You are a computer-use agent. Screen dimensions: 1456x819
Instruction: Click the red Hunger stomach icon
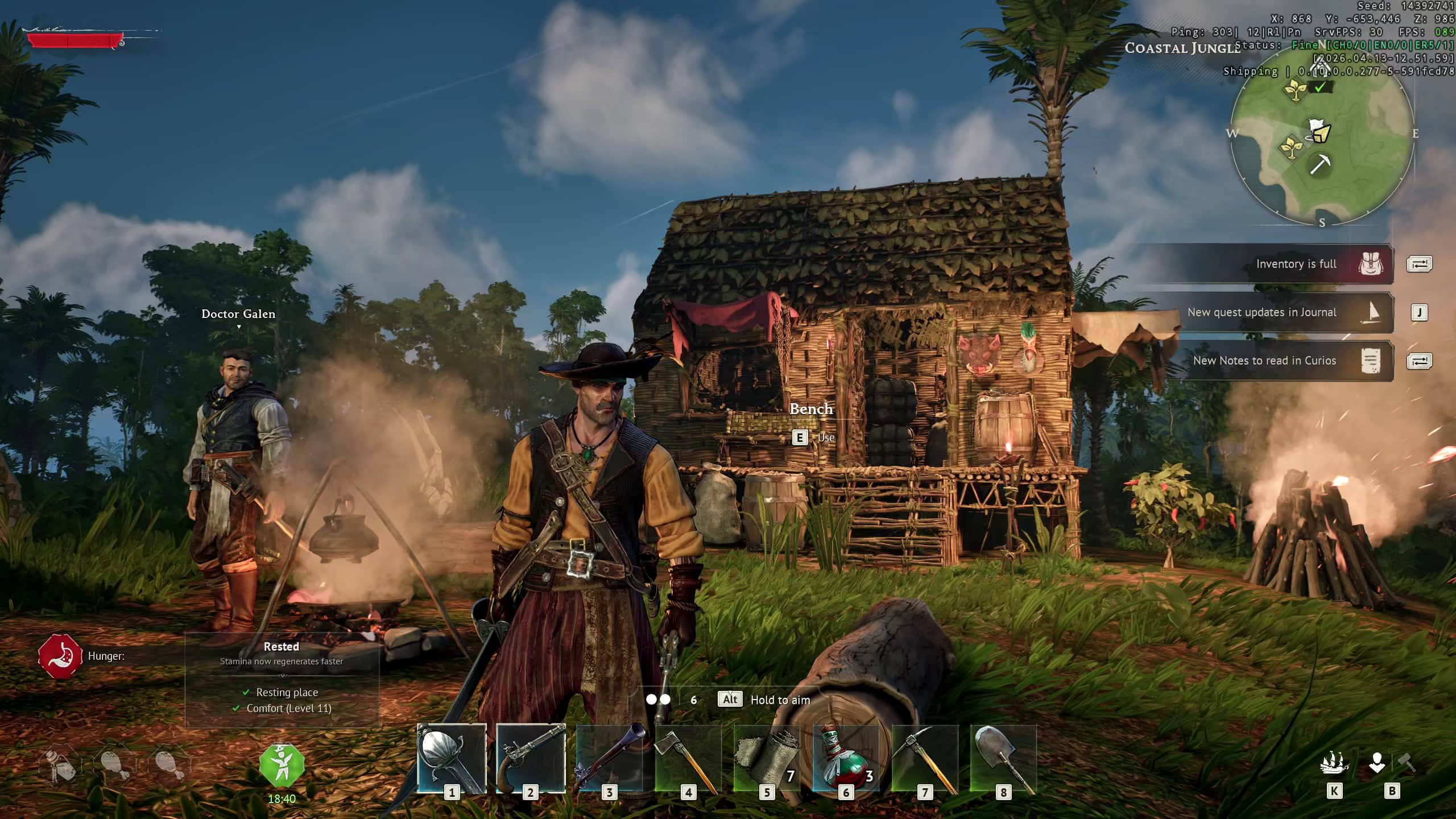[x=60, y=656]
